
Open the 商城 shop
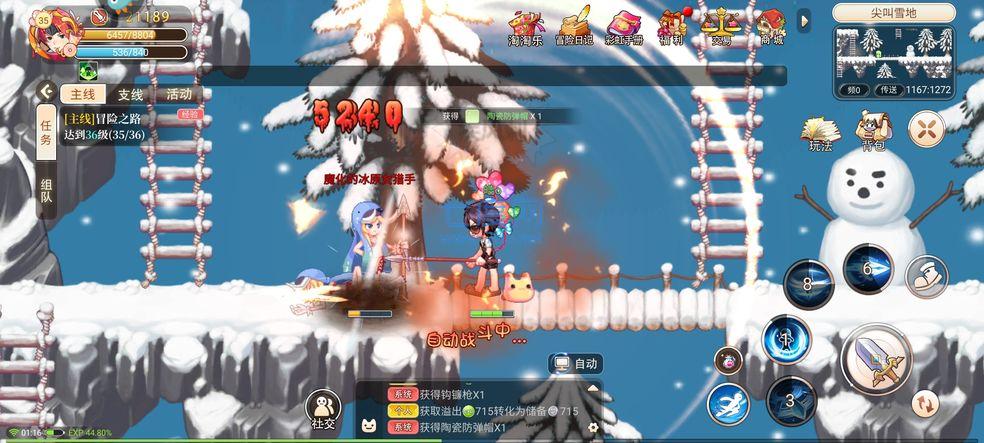click(771, 28)
